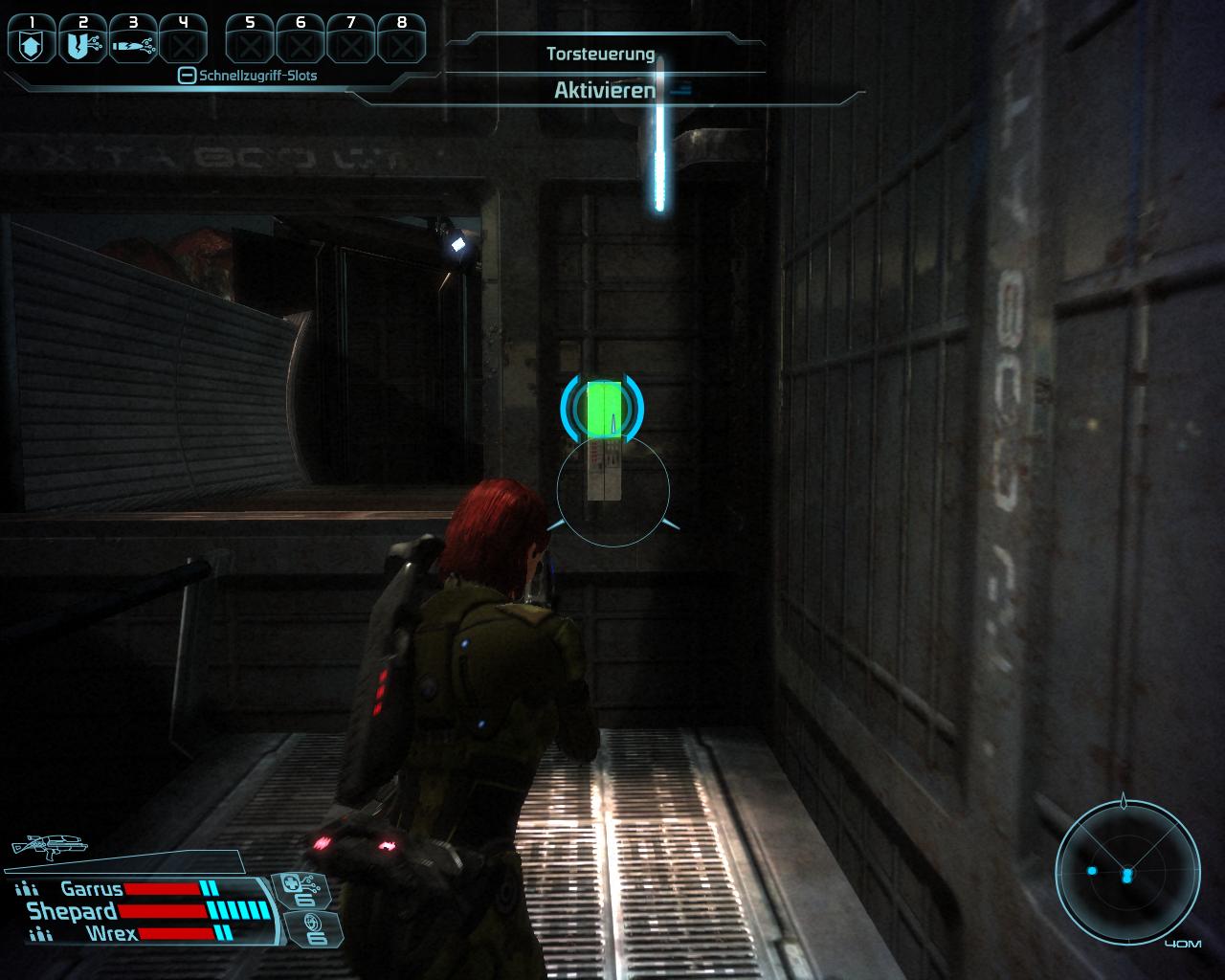Click the assault rifle weapon icon

click(48, 844)
